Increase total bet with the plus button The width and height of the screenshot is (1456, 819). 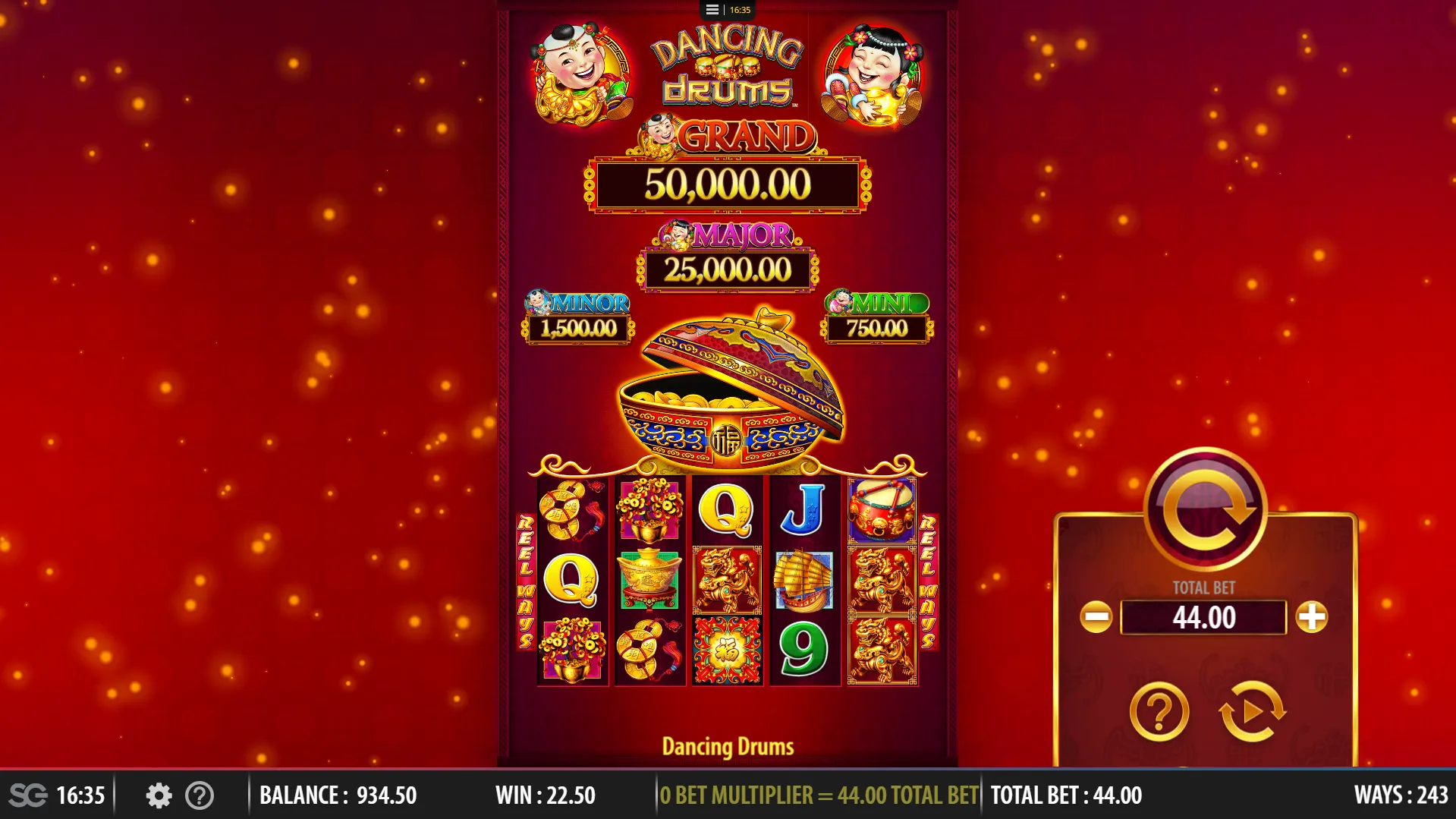click(x=1312, y=617)
